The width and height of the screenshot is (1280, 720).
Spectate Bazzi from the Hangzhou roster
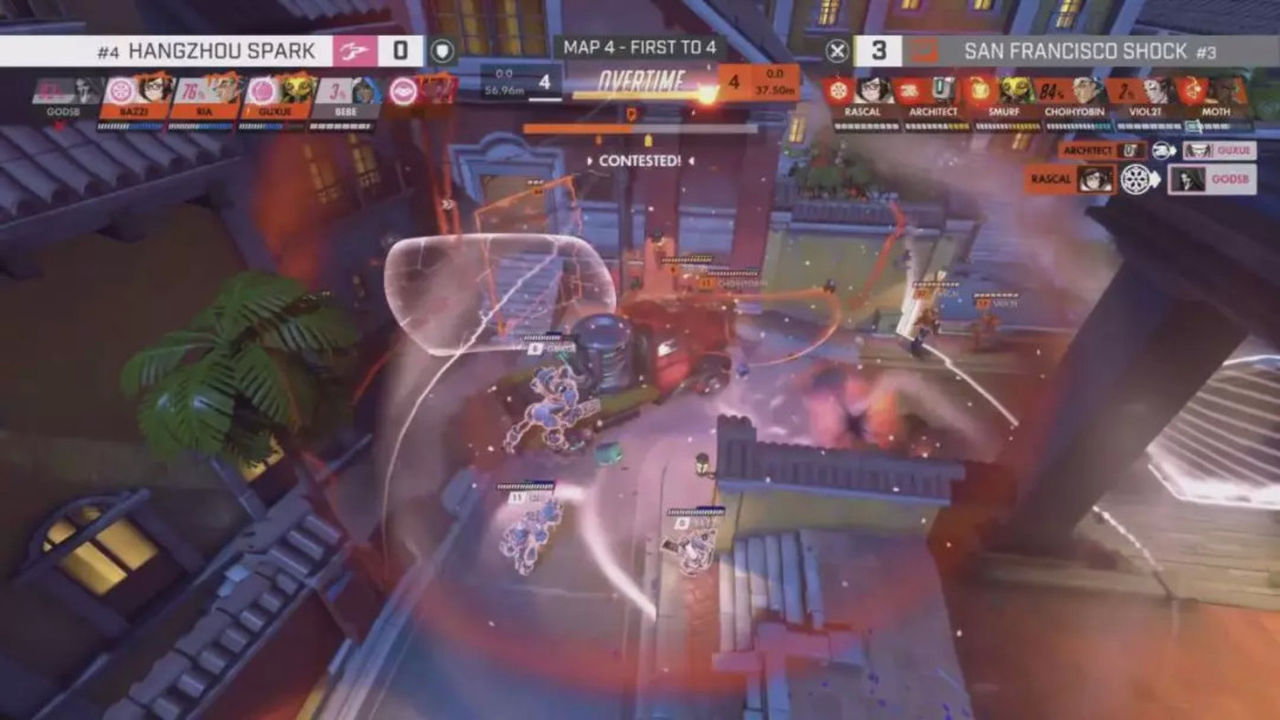click(134, 93)
